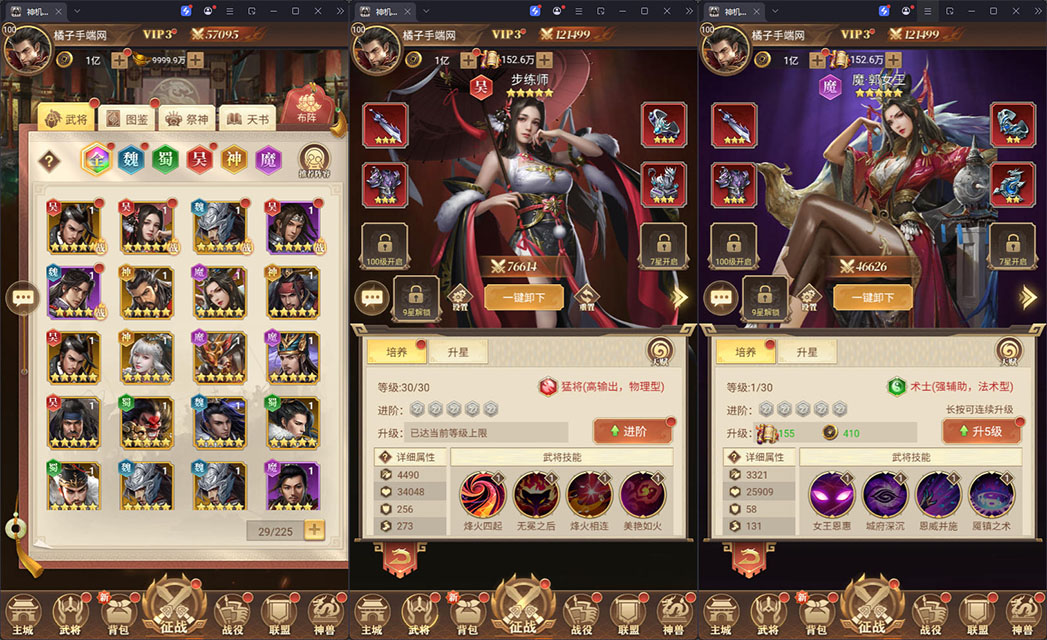Click the 升5级 level-up button
This screenshot has height=640, width=1047.
(980, 431)
